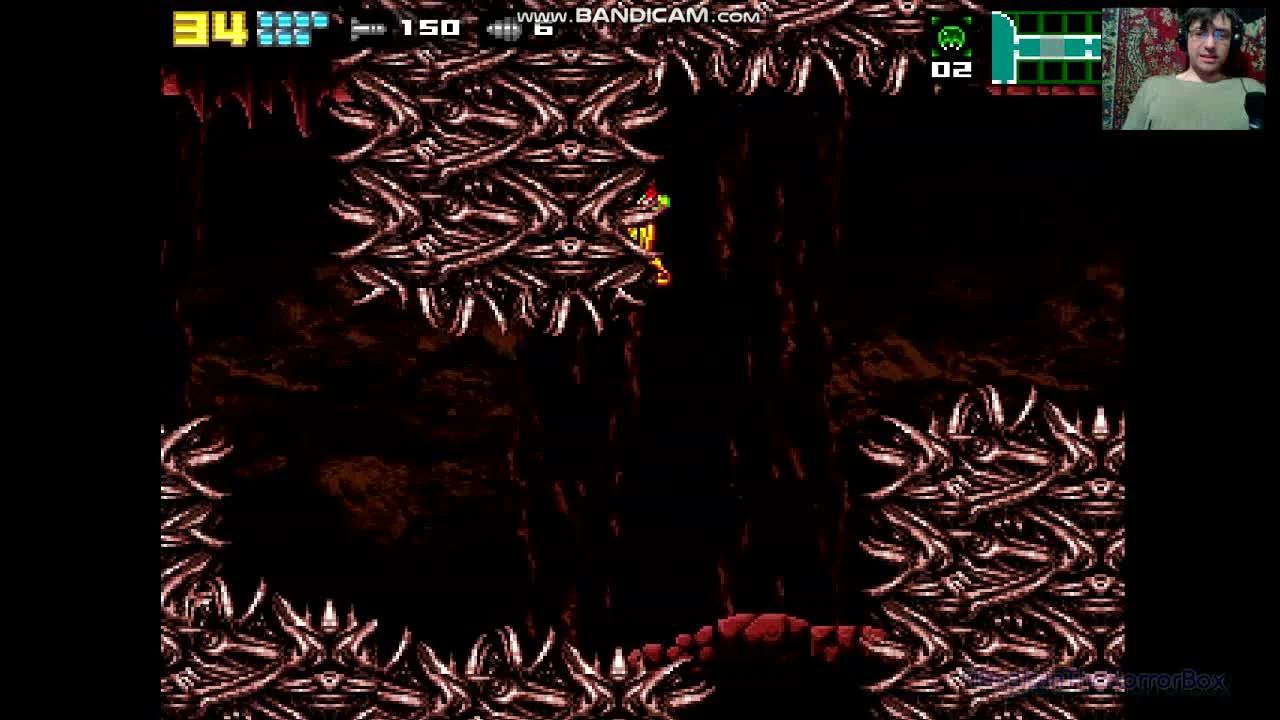Click the missile ammo count showing 150
Image resolution: width=1280 pixels, height=720 pixels.
tap(428, 27)
